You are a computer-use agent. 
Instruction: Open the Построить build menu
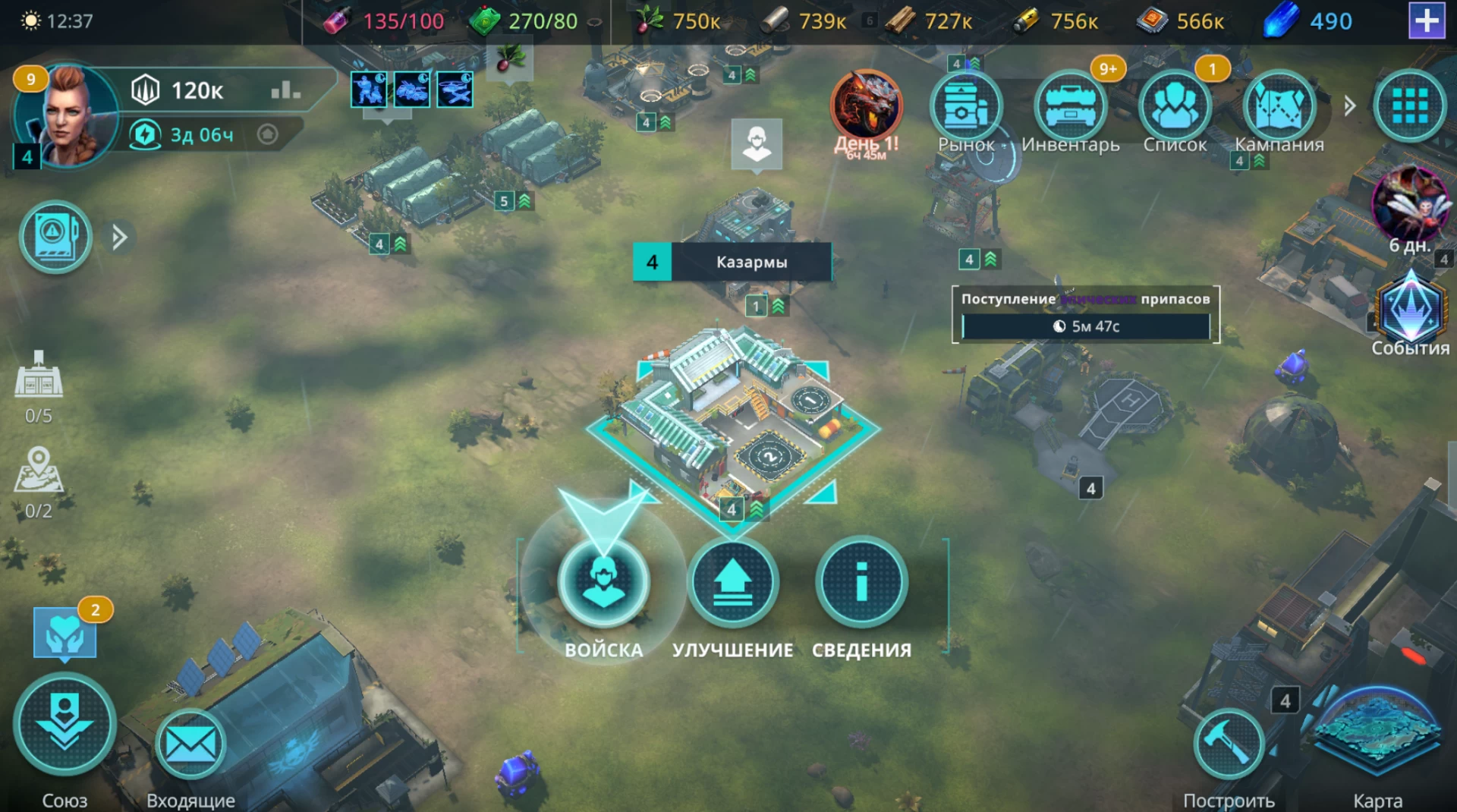(x=1228, y=745)
